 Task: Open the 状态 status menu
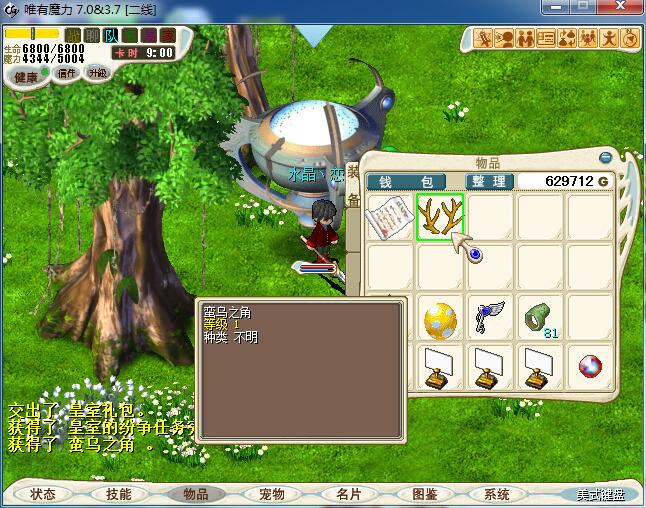pos(43,494)
